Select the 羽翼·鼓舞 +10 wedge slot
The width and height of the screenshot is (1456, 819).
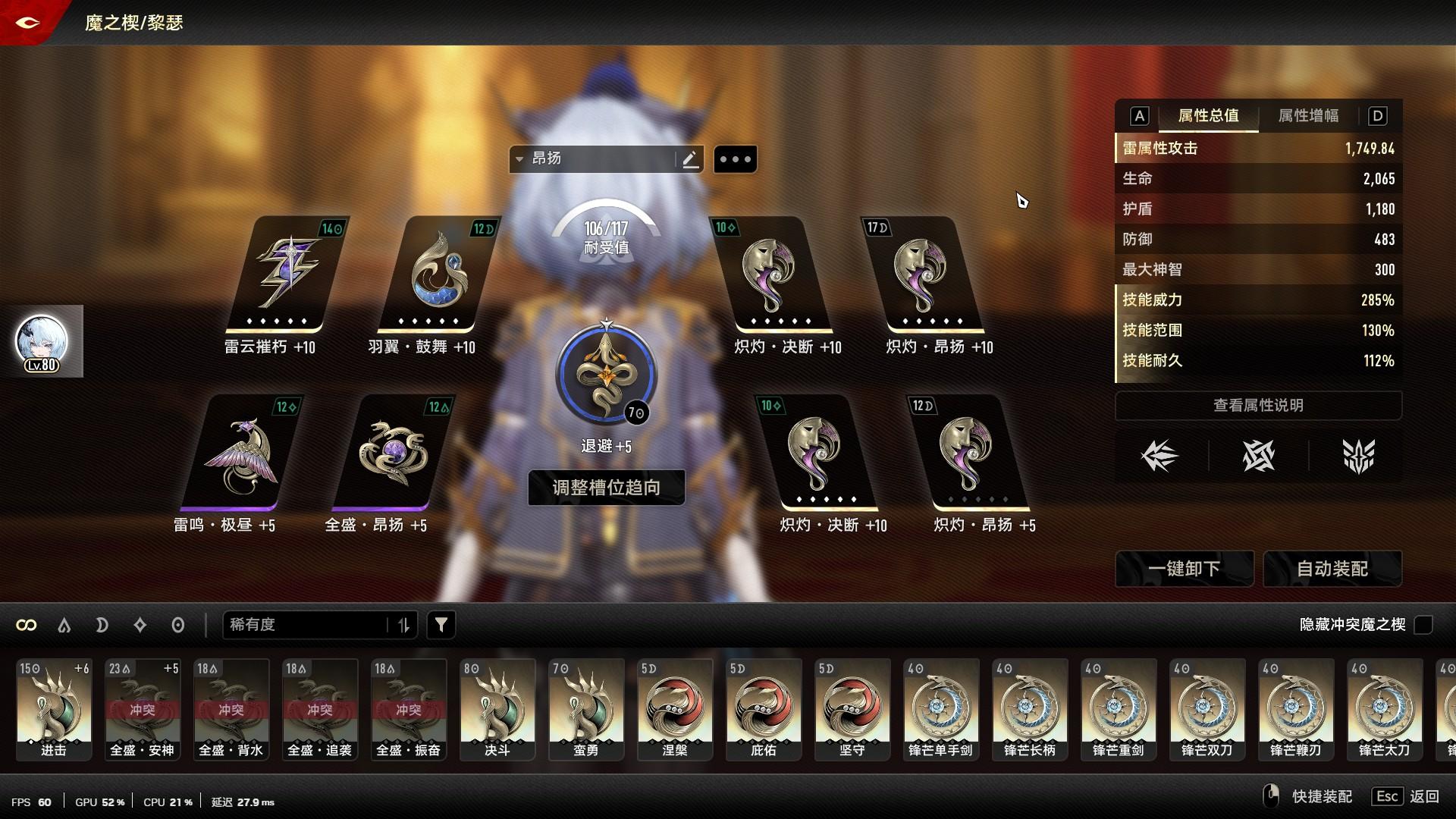pos(438,275)
